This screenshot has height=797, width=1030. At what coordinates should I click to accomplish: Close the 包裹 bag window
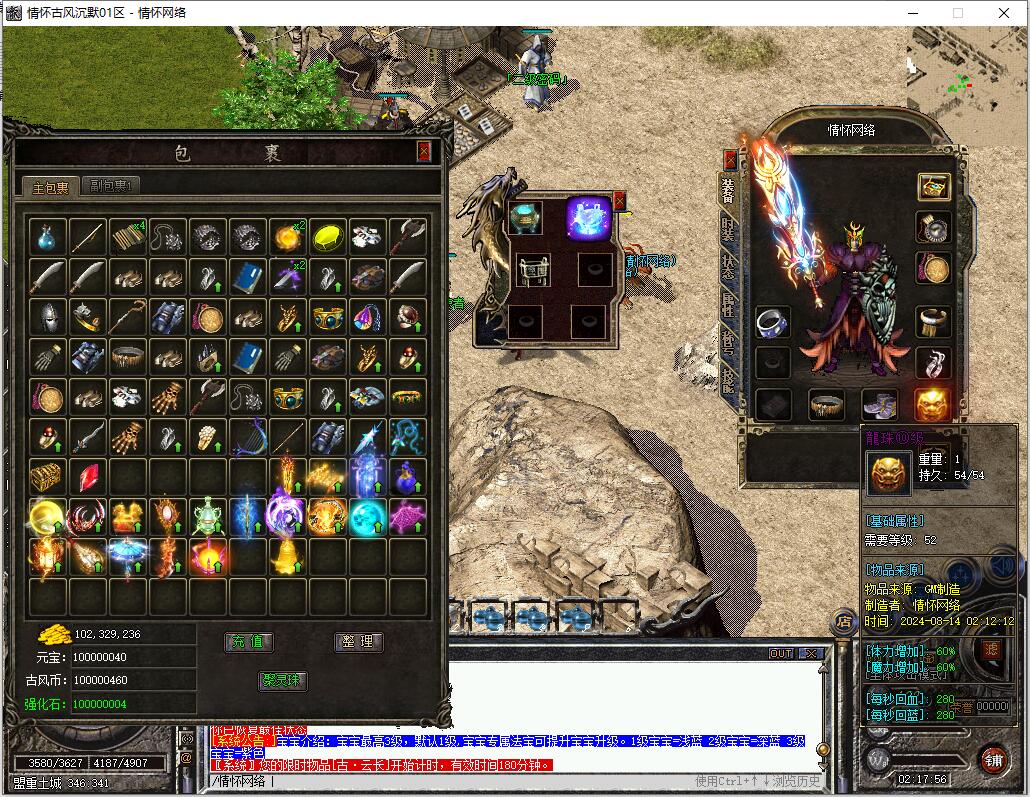coord(424,152)
